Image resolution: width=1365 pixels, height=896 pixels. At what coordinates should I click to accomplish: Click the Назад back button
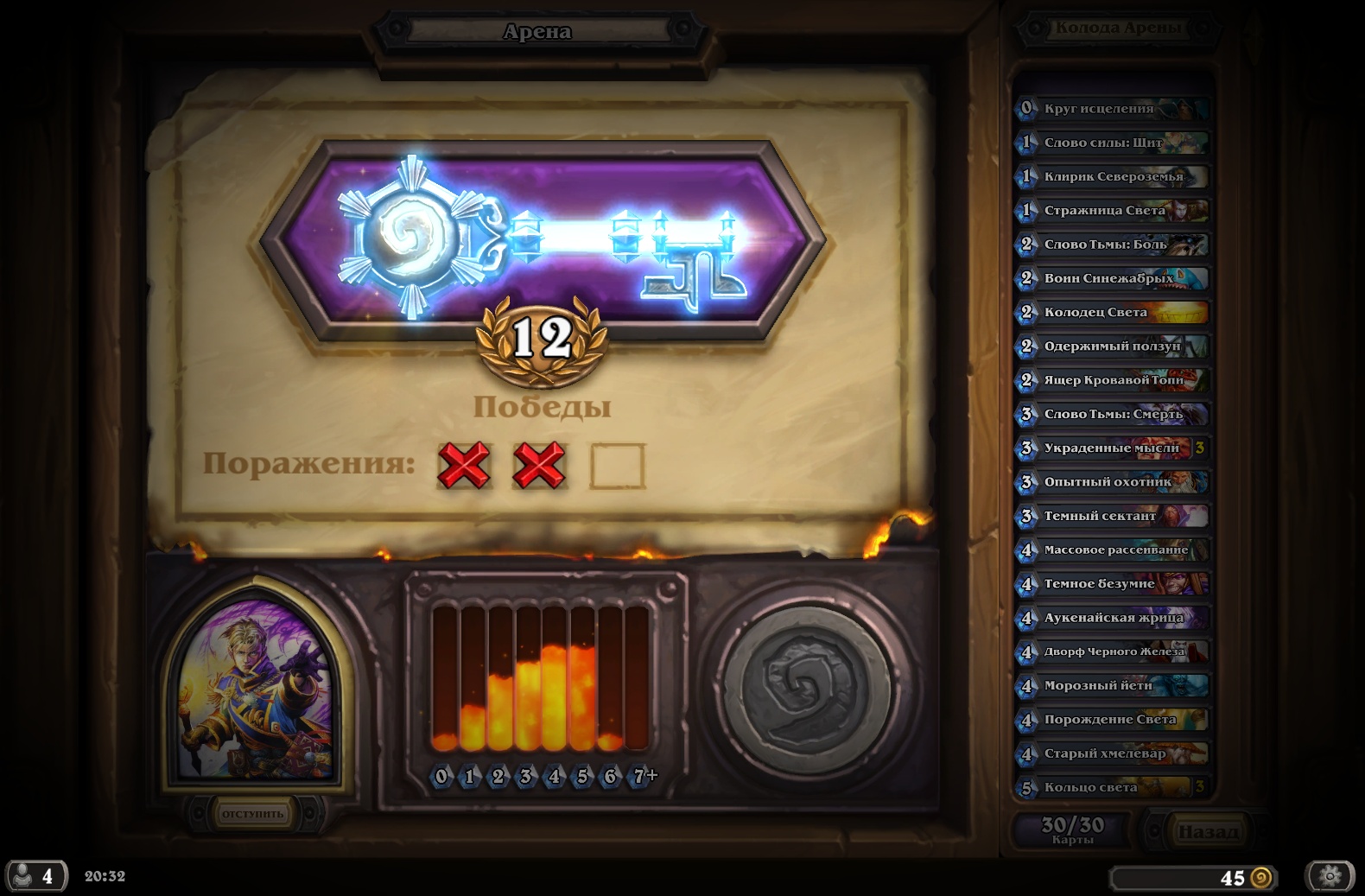click(1207, 831)
